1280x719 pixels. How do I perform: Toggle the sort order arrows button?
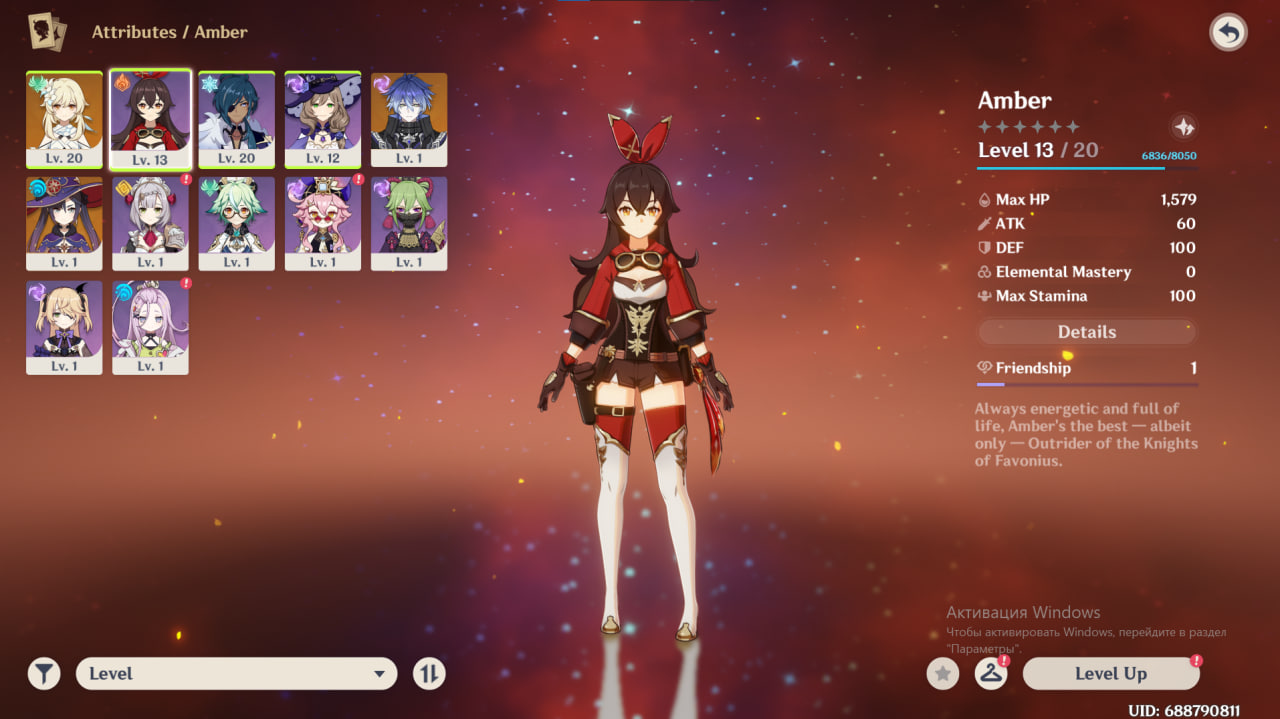(x=429, y=674)
